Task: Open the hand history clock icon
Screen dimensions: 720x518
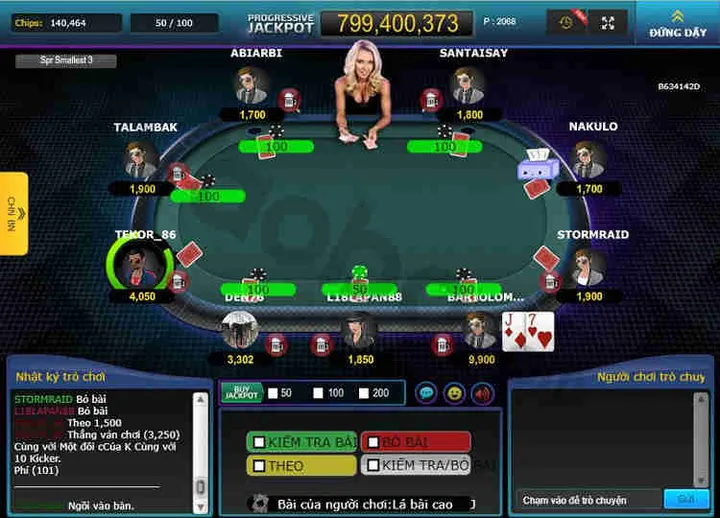Action: 567,22
